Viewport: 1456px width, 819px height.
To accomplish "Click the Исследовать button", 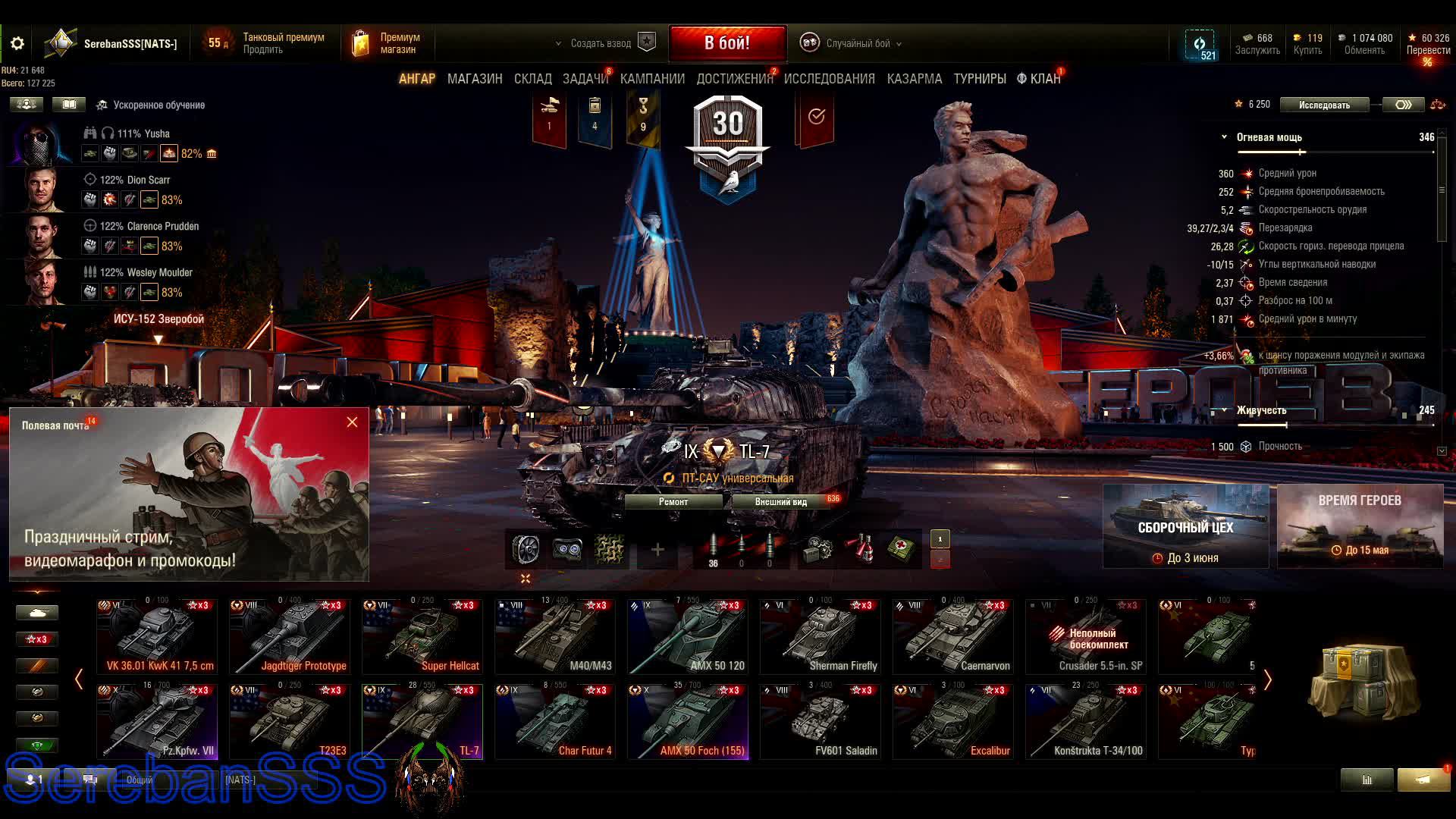I will tap(1324, 105).
